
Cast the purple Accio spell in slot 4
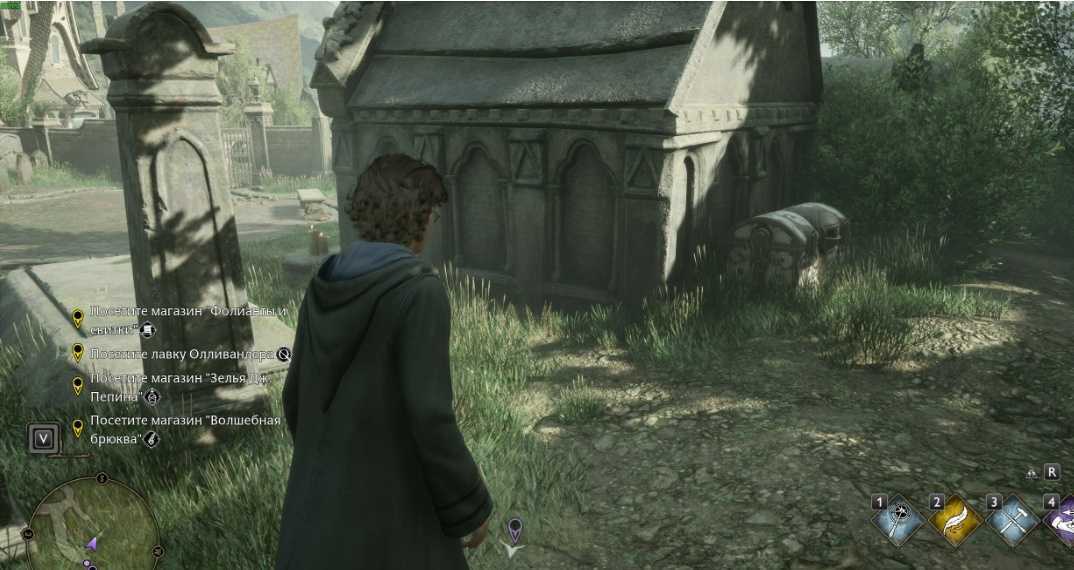(1060, 521)
